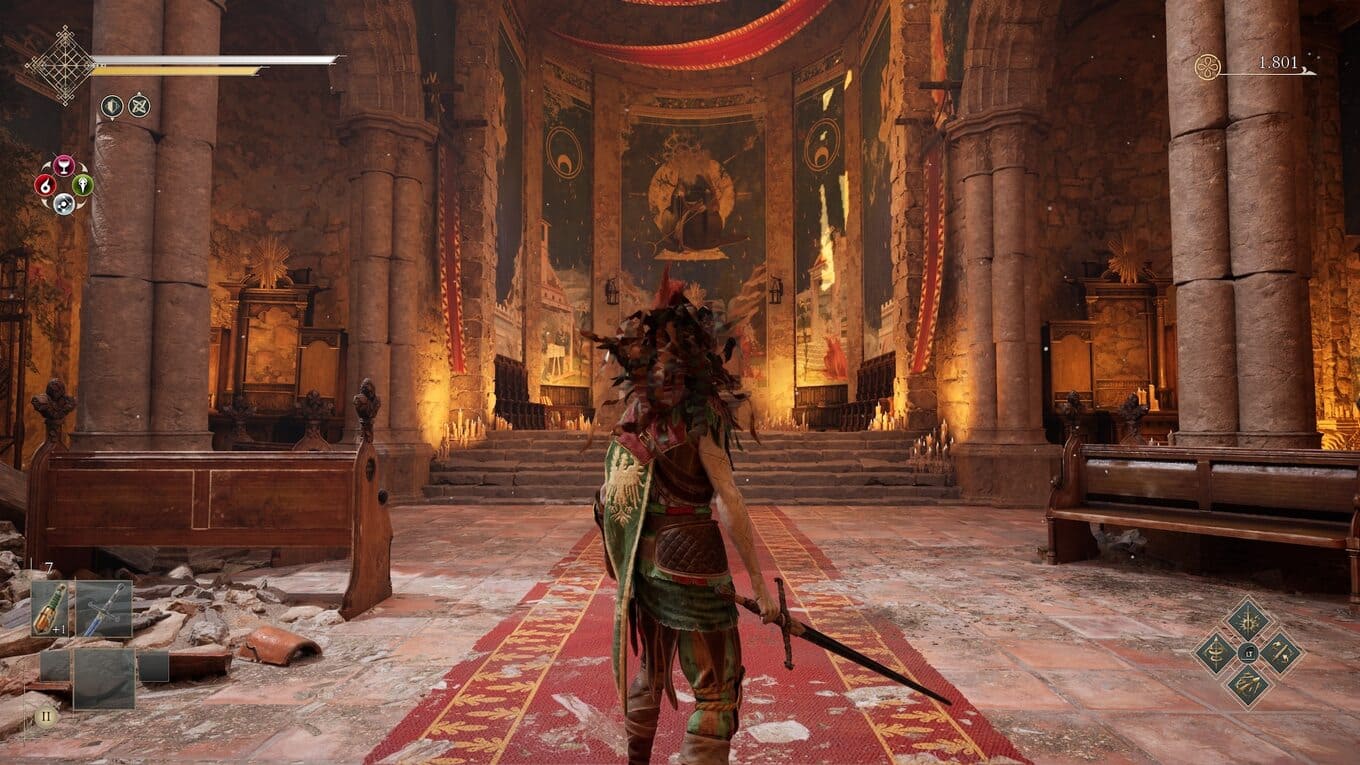Click the red flame swirl icon
This screenshot has height=765, width=1360.
coord(45,185)
